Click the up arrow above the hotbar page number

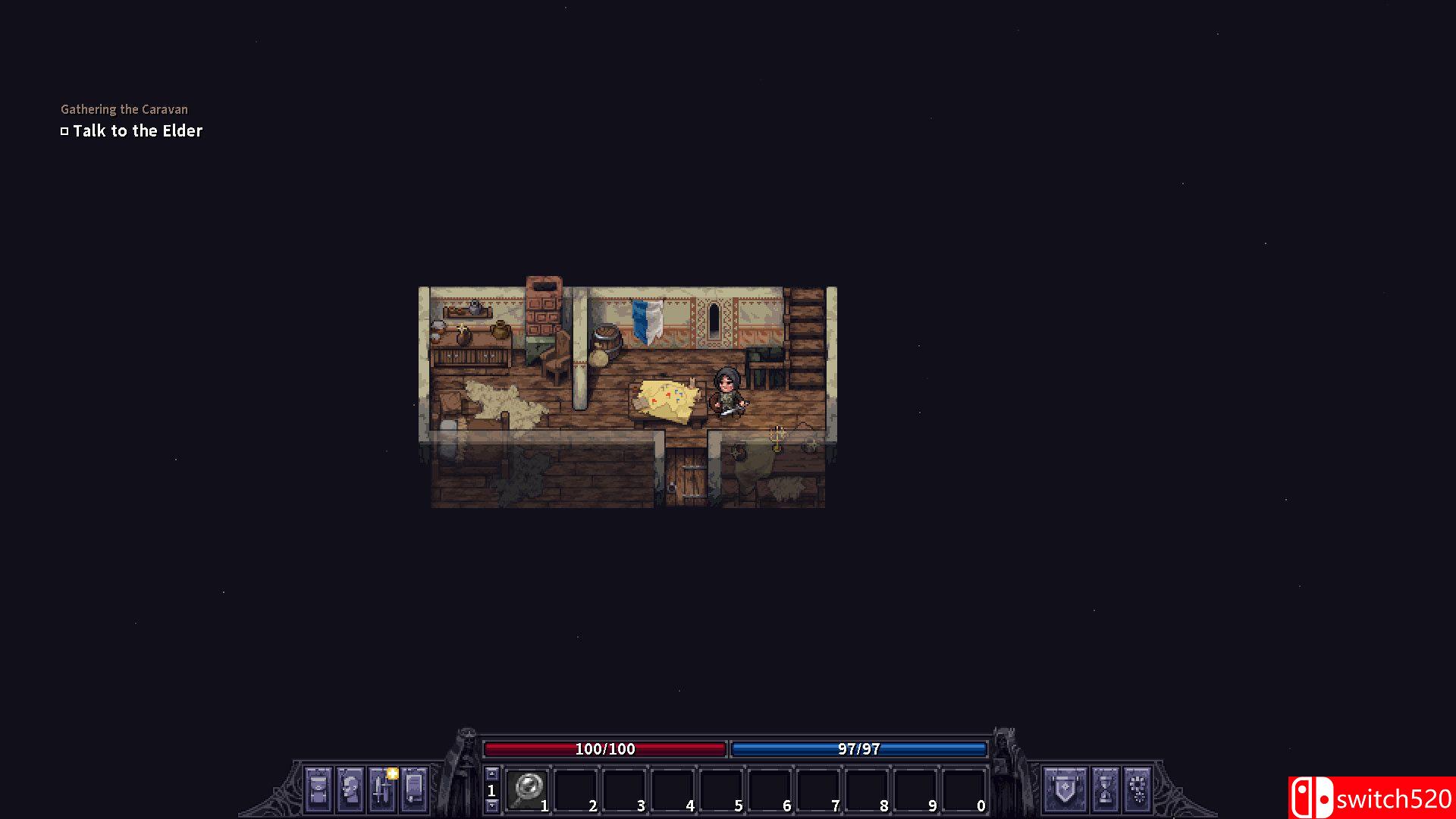click(x=491, y=773)
